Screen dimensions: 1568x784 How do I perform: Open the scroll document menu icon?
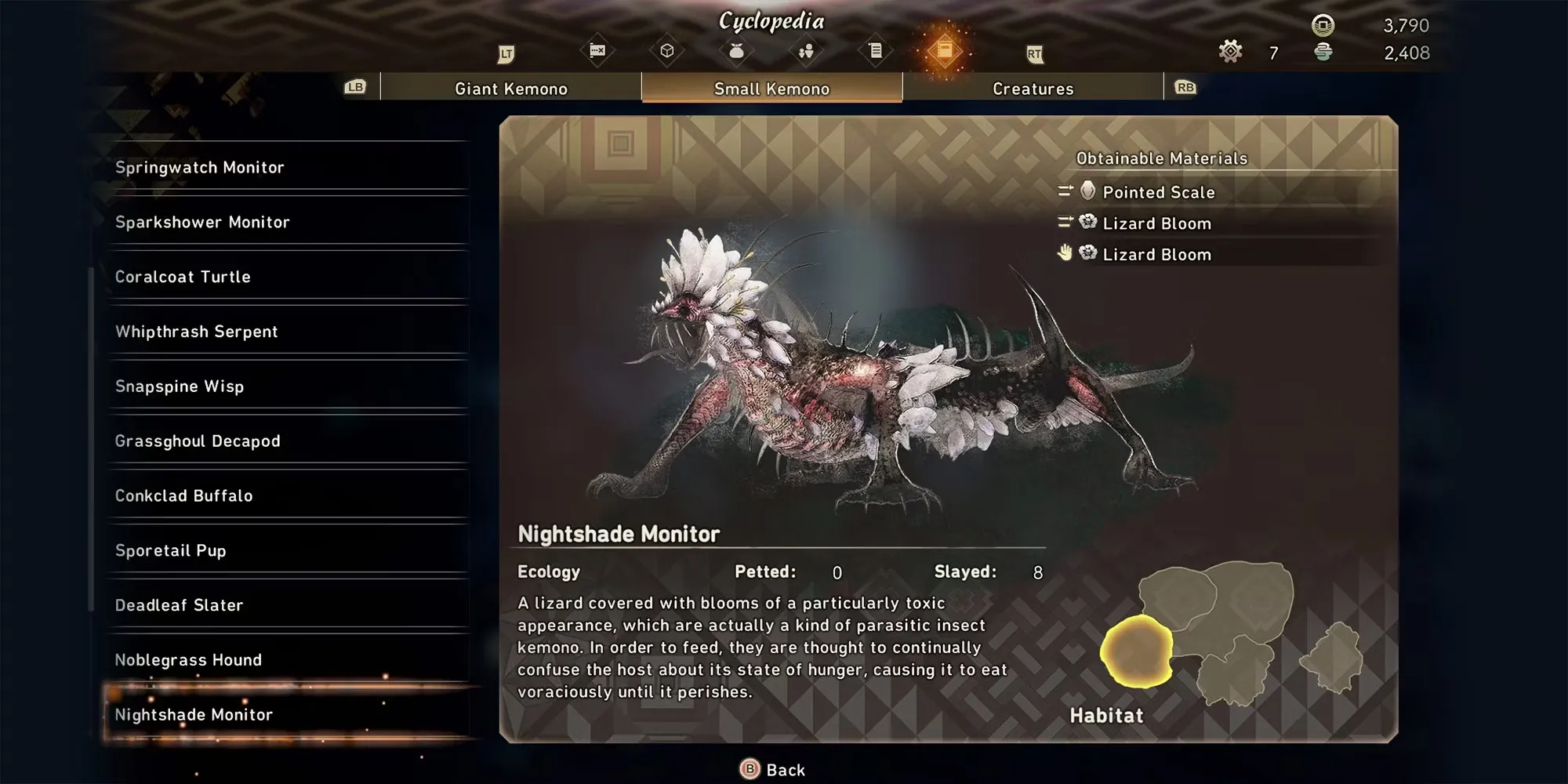[876, 51]
